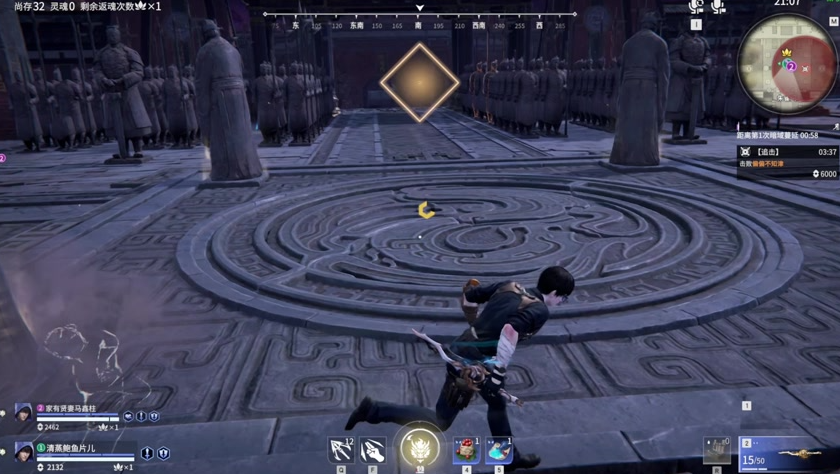Image resolution: width=840 pixels, height=474 pixels.
Task: Click the golden diamond compass waypoint marker
Action: click(x=420, y=82)
